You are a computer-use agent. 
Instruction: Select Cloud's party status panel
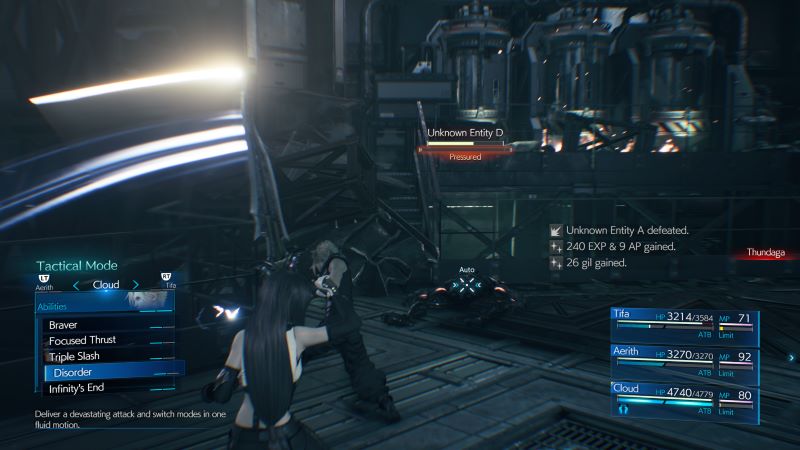684,397
